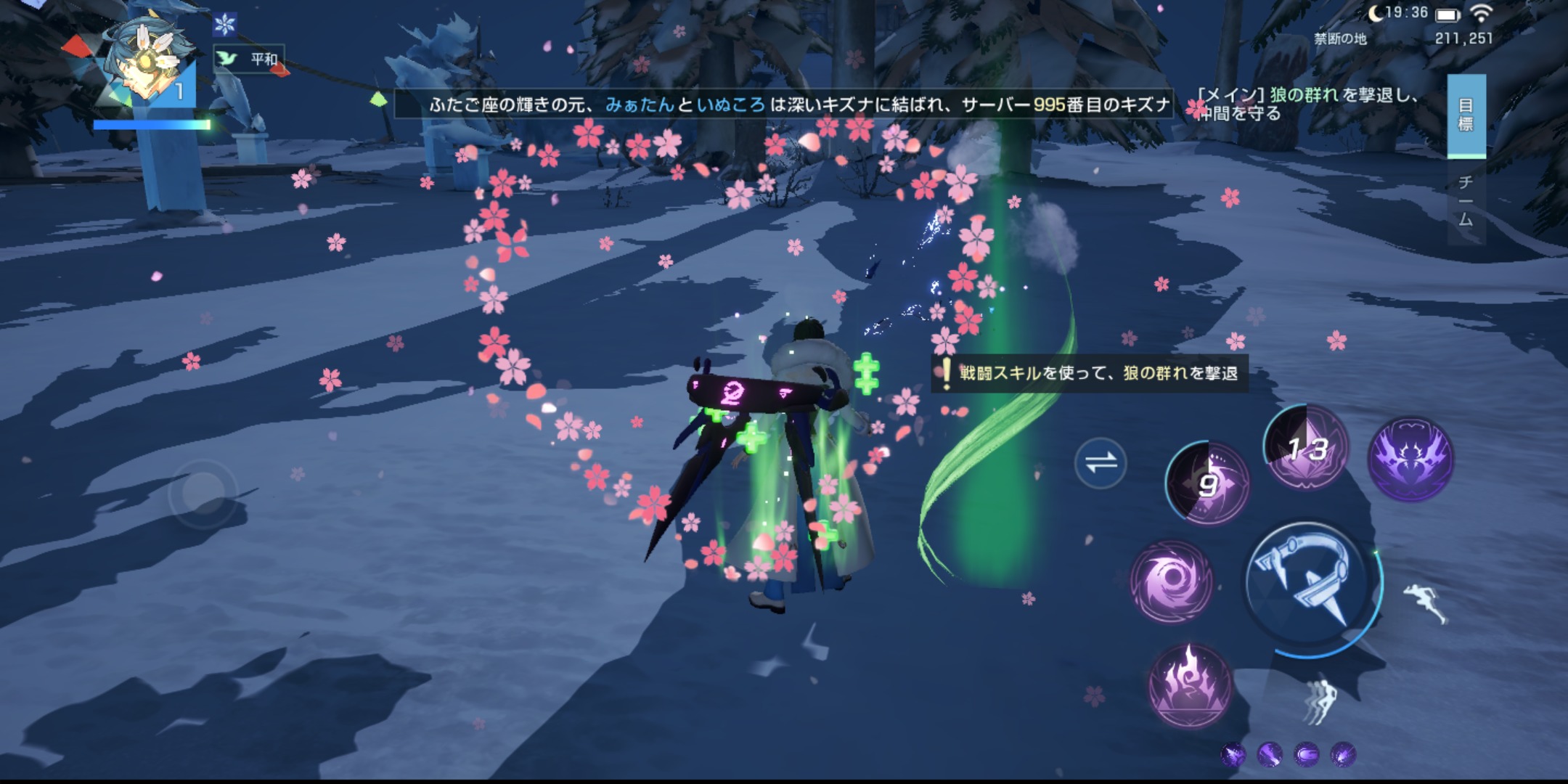
Task: Cast the purple vortex swirl skill
Action: click(x=1171, y=581)
